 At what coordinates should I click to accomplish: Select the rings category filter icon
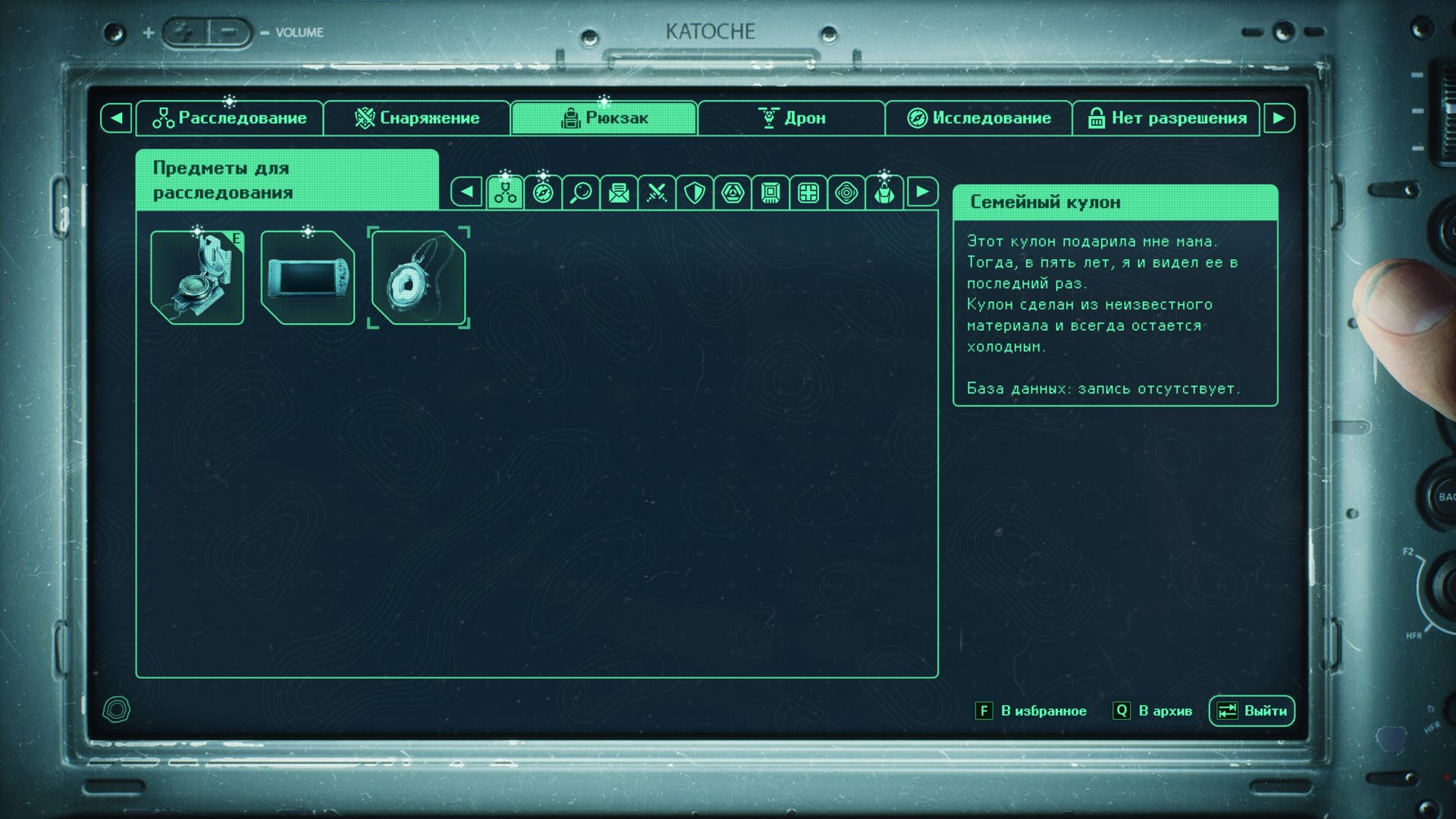click(x=846, y=193)
